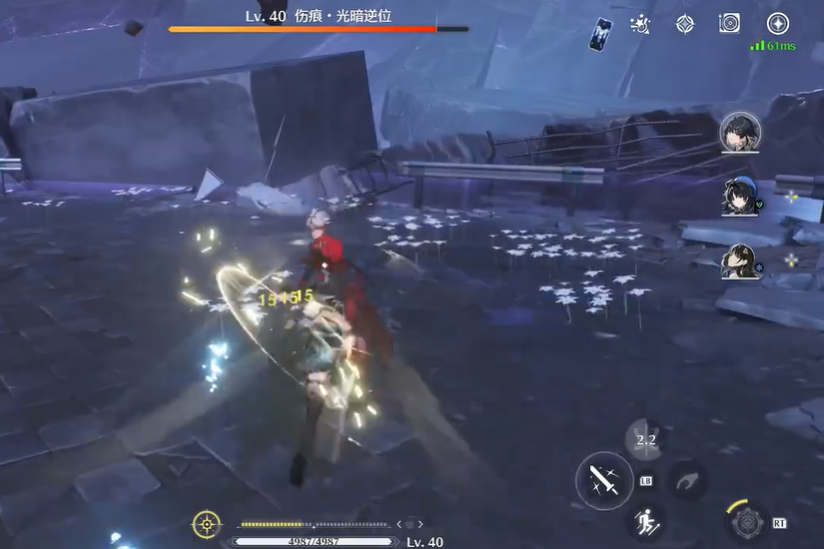Click the right arrow beside energy bar
This screenshot has height=549, width=824.
coord(420,523)
